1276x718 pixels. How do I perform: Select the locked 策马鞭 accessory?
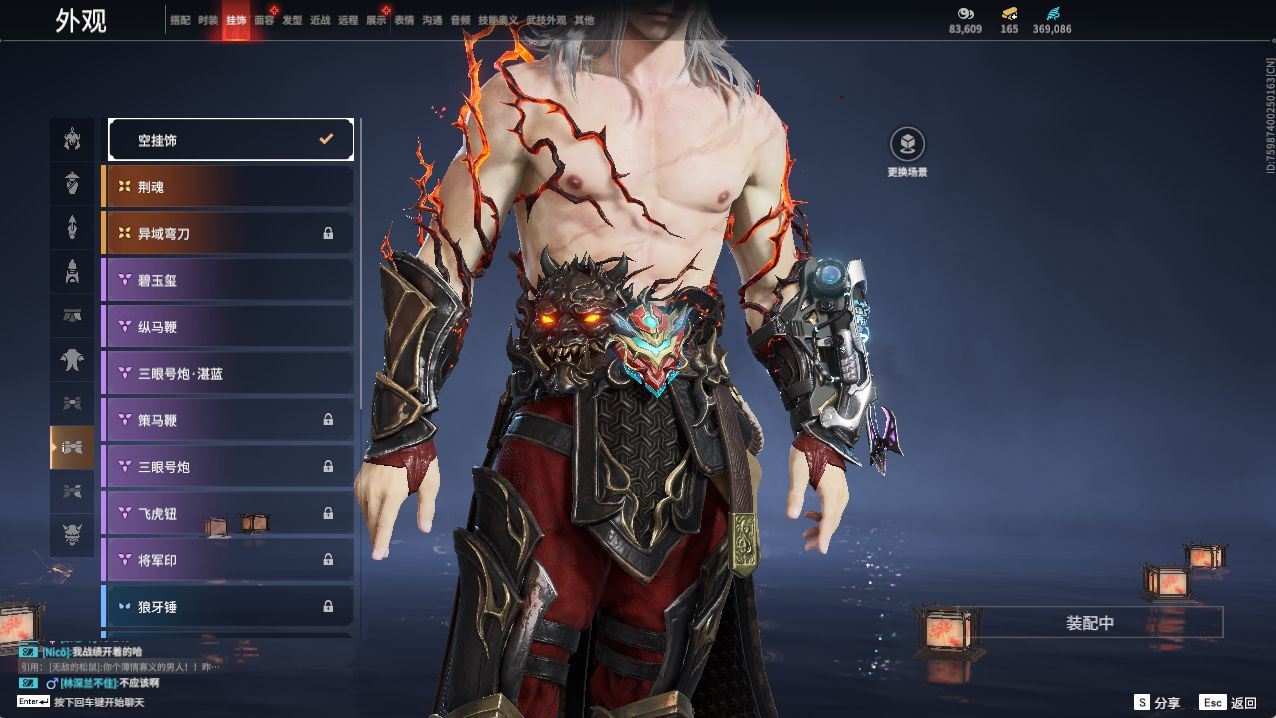point(230,420)
